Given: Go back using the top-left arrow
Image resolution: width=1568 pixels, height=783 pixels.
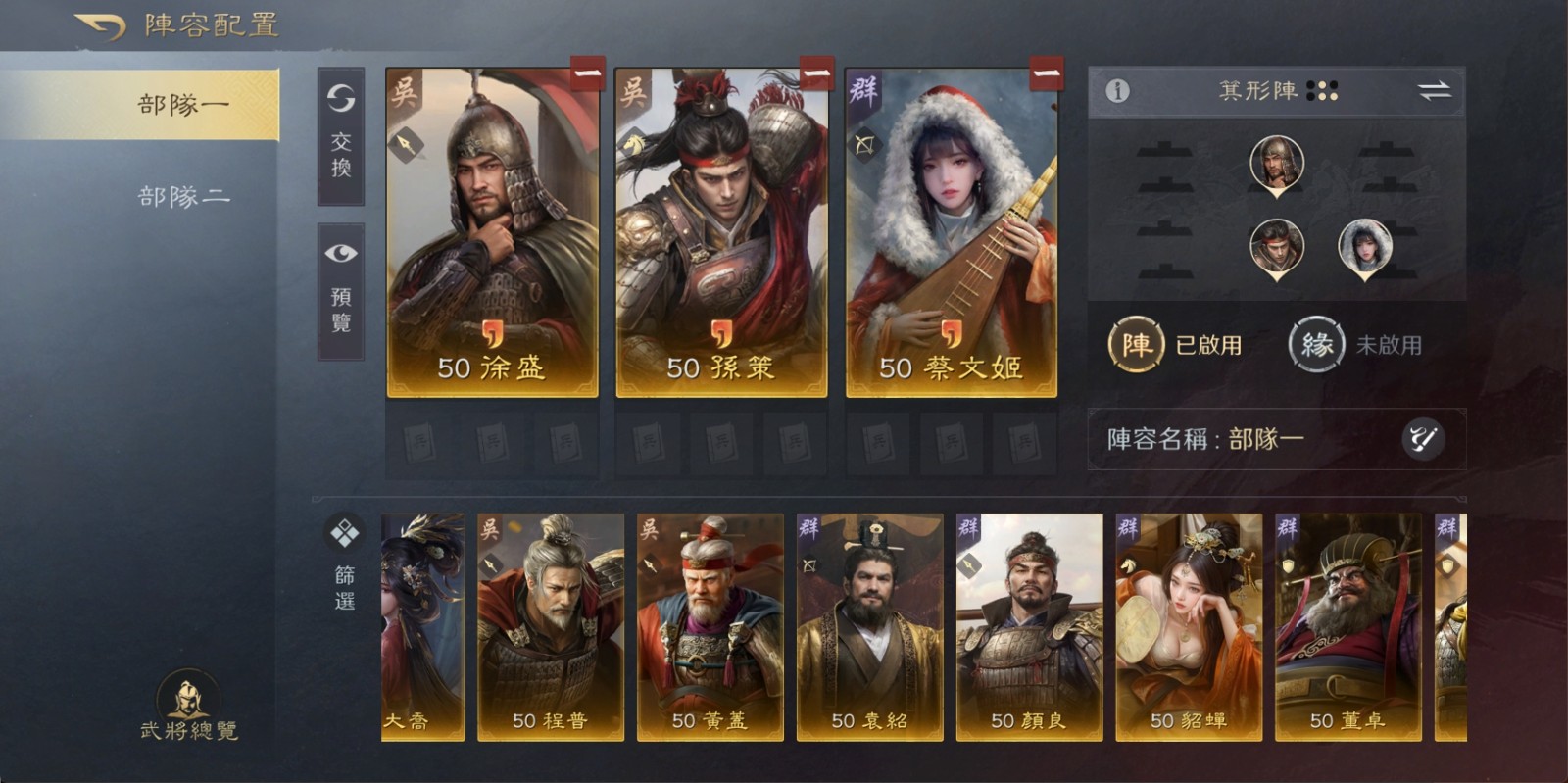Looking at the screenshot, I should 101,25.
